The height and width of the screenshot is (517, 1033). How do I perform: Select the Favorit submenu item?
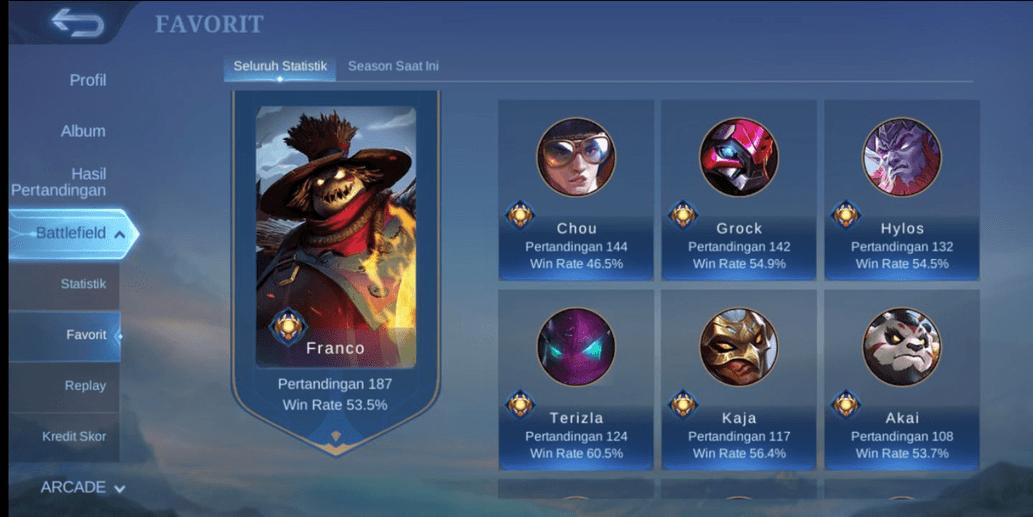85,335
